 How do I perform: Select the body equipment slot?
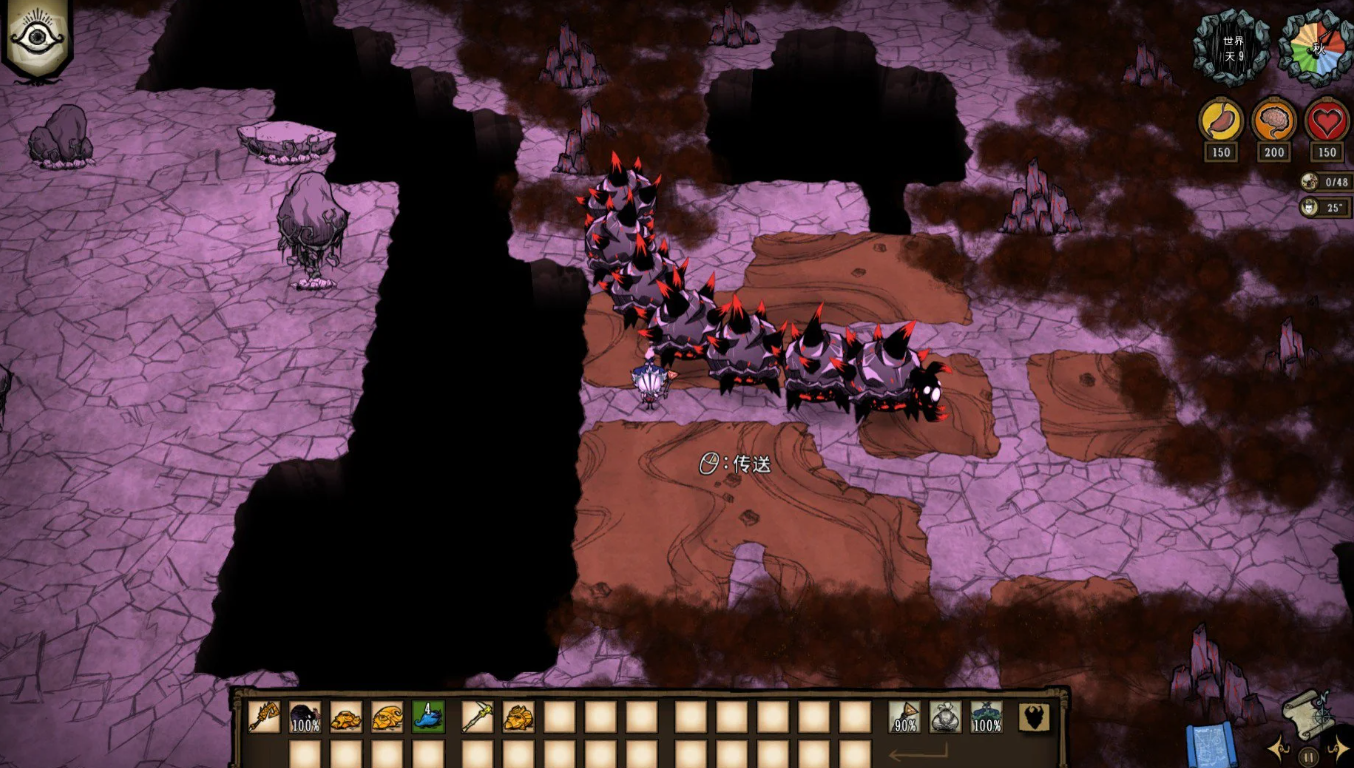(x=945, y=716)
